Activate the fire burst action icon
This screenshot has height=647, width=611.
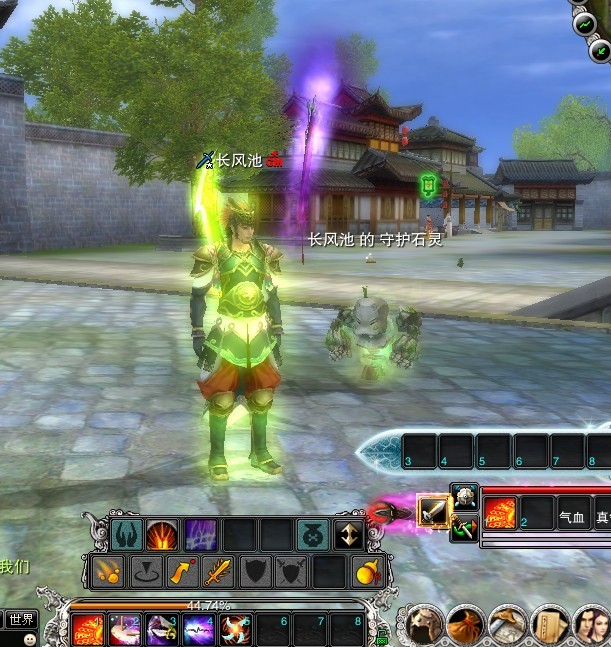pos(162,535)
